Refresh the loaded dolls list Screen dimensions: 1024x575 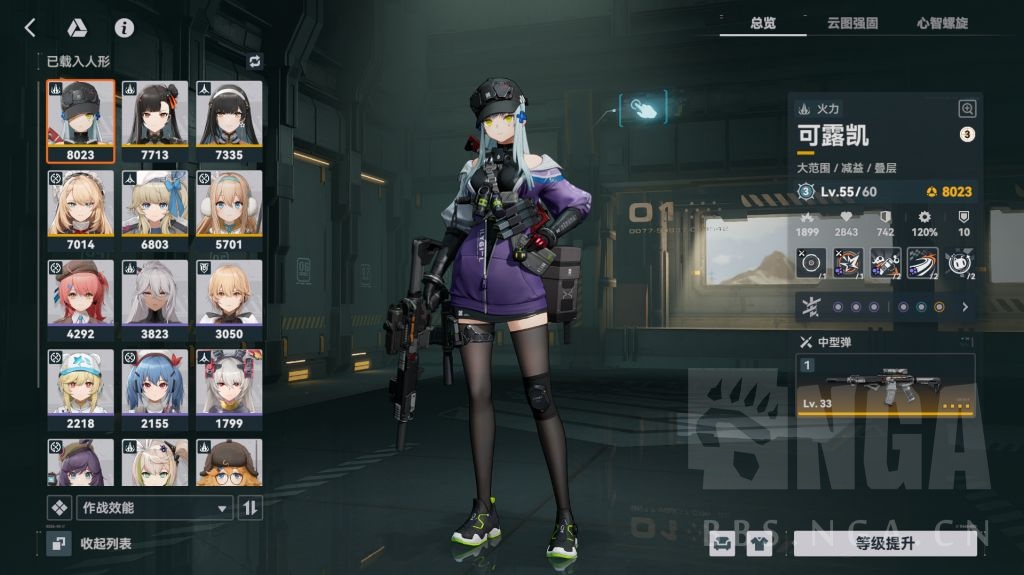point(254,61)
